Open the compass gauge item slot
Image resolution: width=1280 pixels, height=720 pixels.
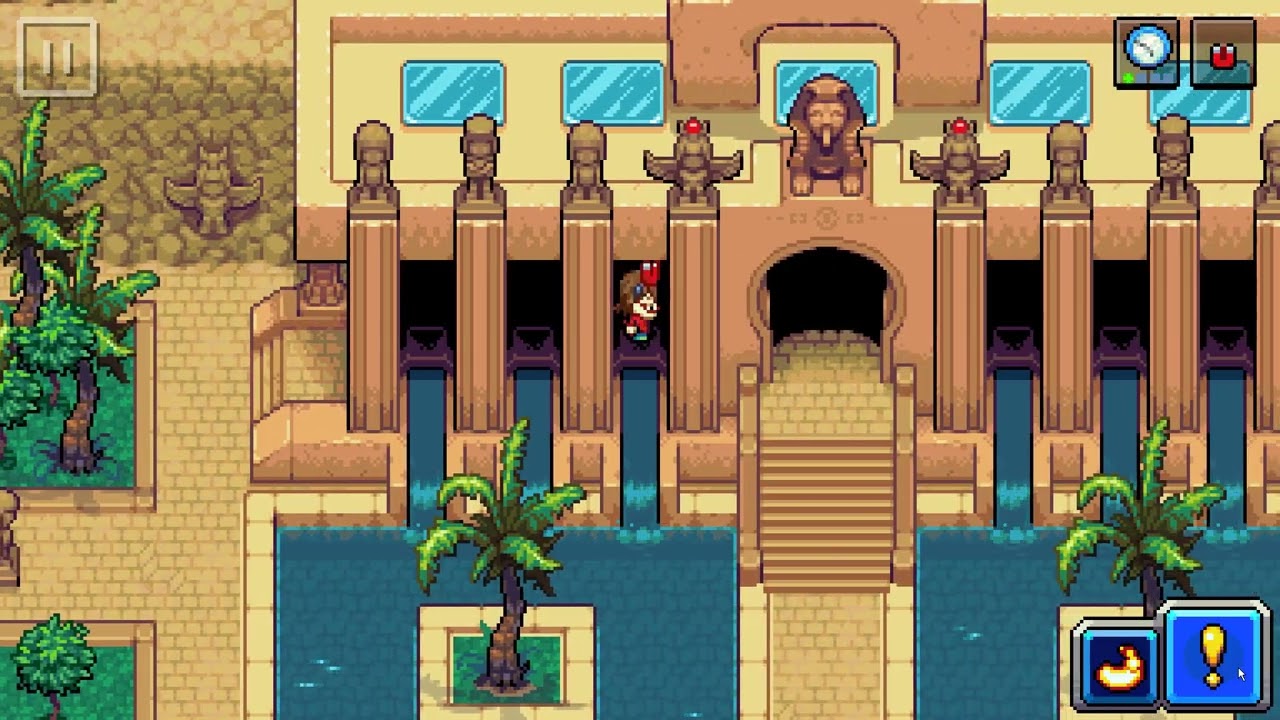click(1146, 53)
